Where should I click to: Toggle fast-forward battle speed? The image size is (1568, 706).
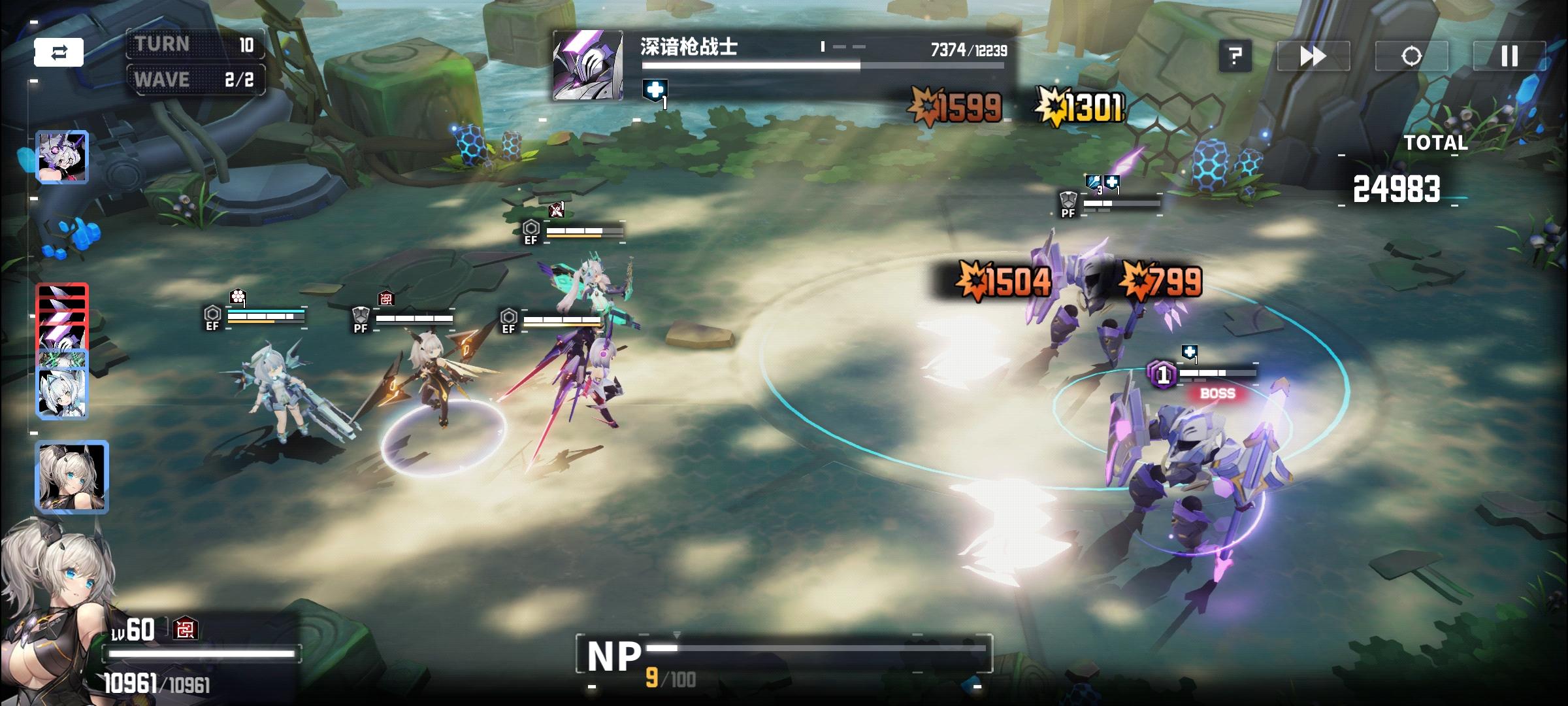1313,56
